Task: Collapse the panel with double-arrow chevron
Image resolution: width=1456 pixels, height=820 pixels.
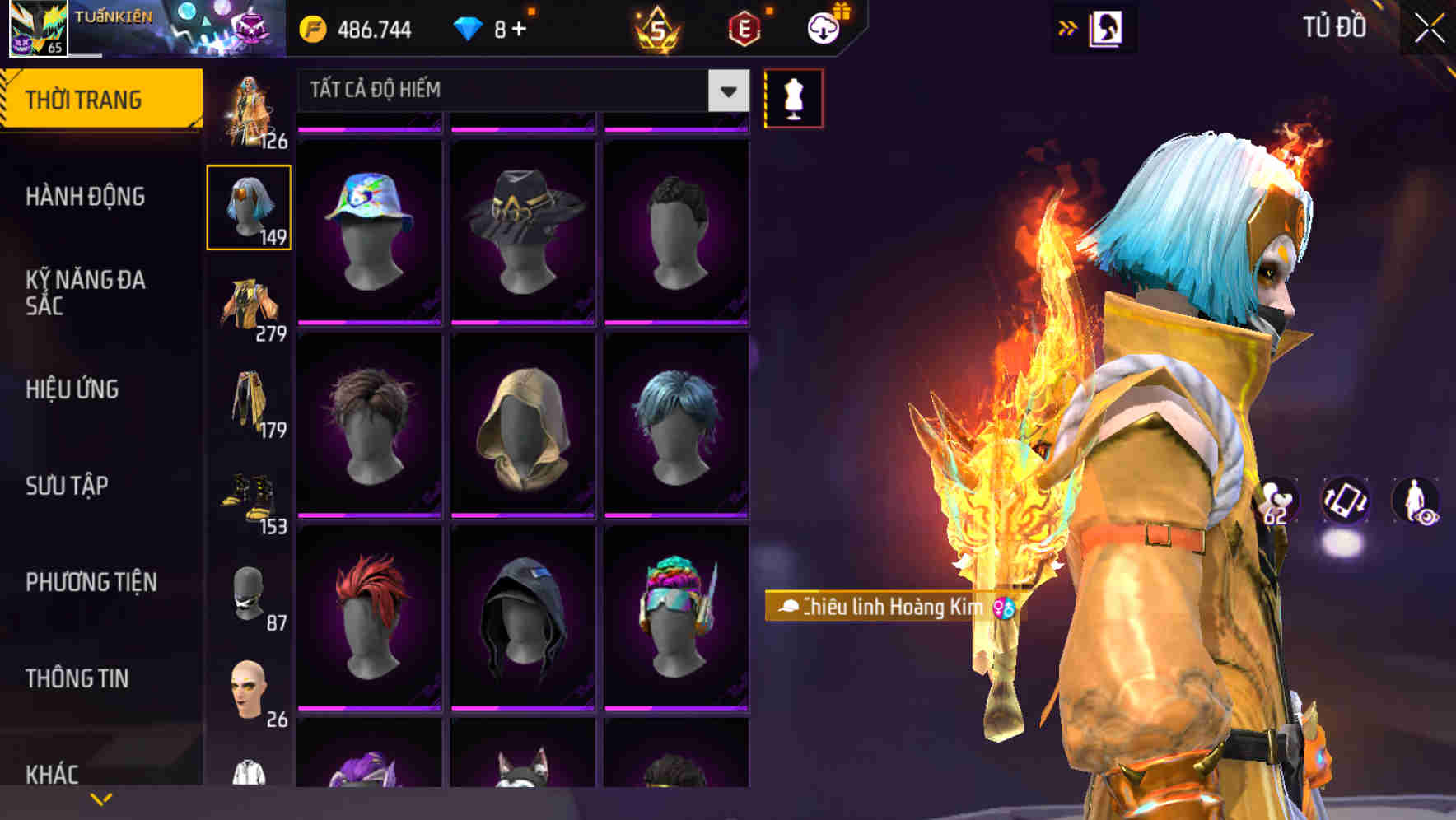Action: (x=1068, y=27)
